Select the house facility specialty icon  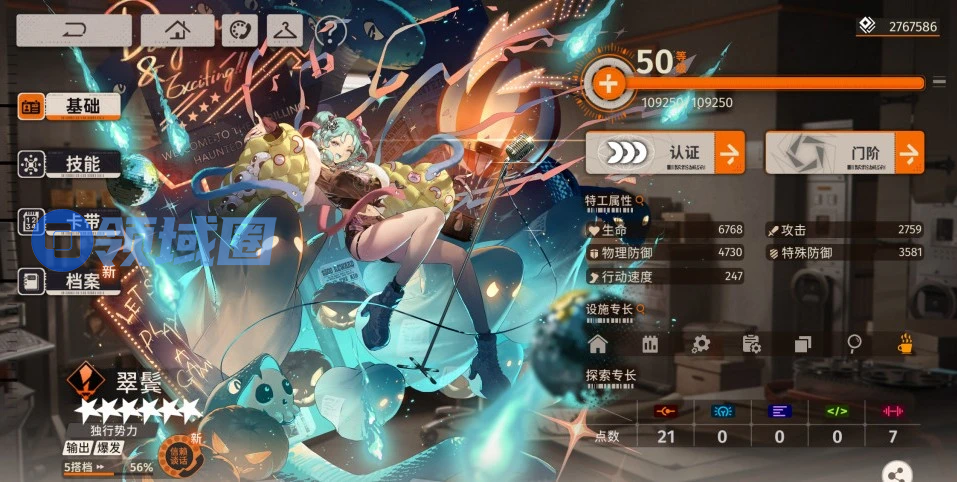(x=598, y=344)
